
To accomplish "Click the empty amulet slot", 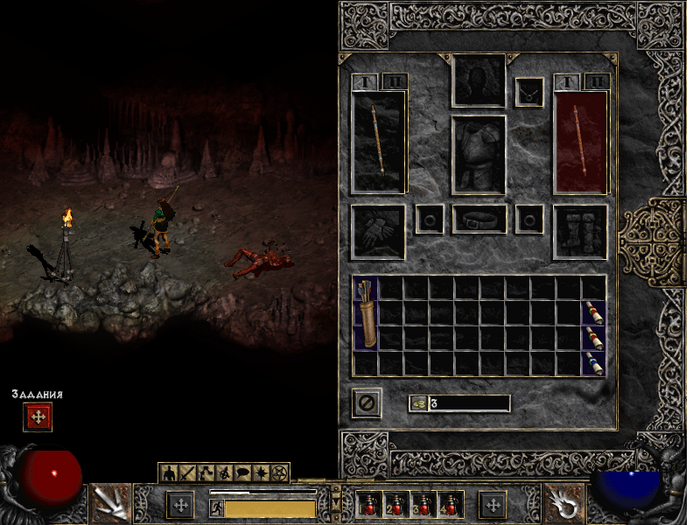I will tap(530, 92).
